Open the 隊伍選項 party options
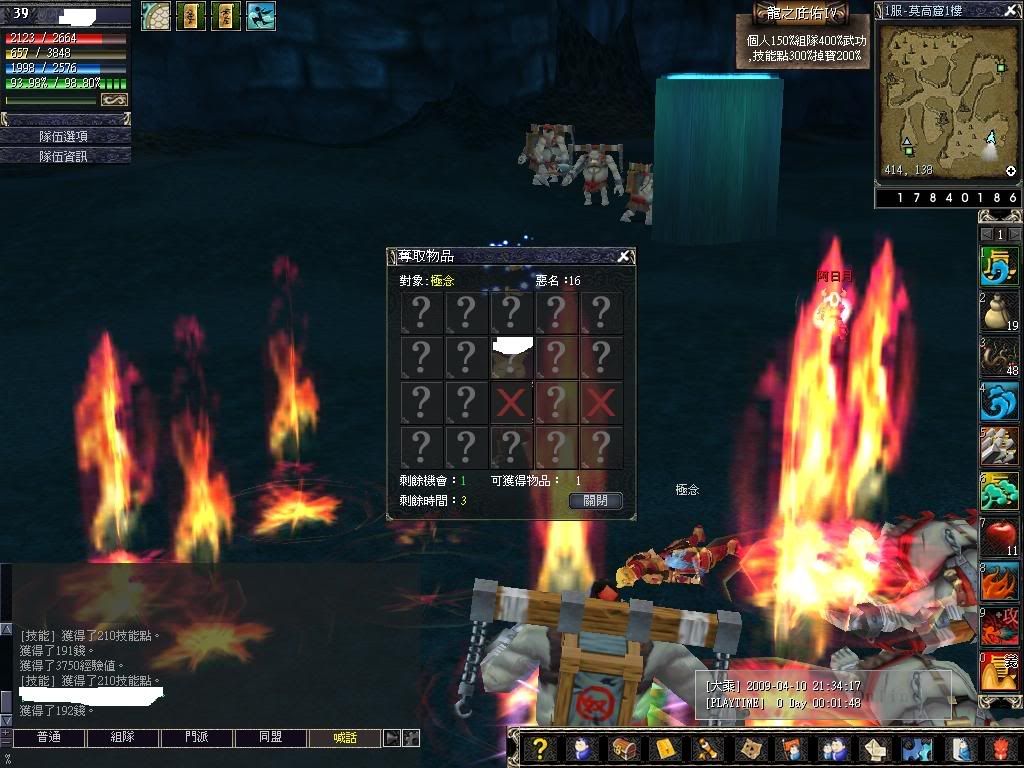Viewport: 1024px width, 768px height. pyautogui.click(x=64, y=136)
